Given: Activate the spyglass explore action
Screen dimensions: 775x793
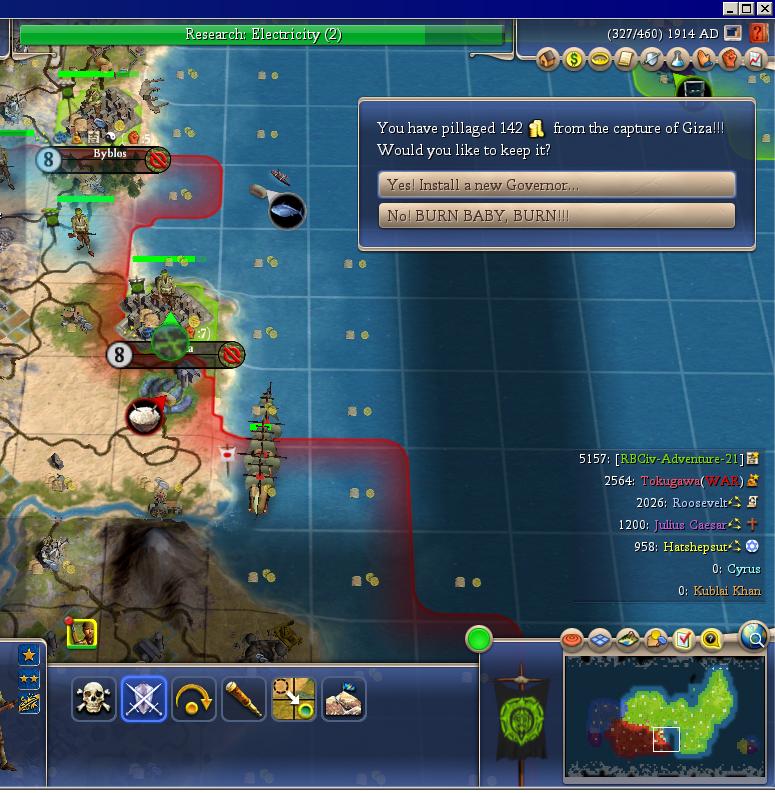Looking at the screenshot, I should [244, 699].
